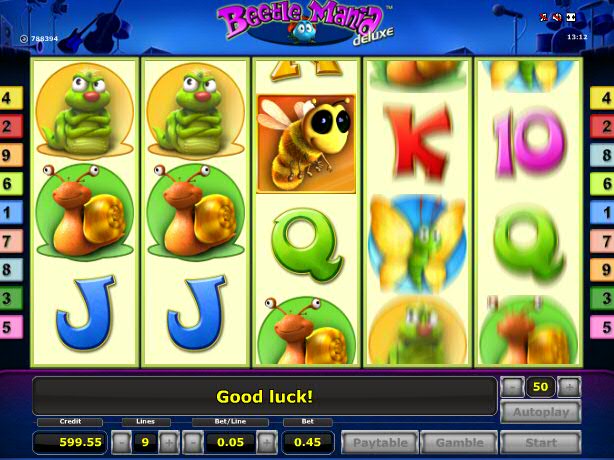
Task: Switch to fullscreen mode
Action: (x=571, y=18)
